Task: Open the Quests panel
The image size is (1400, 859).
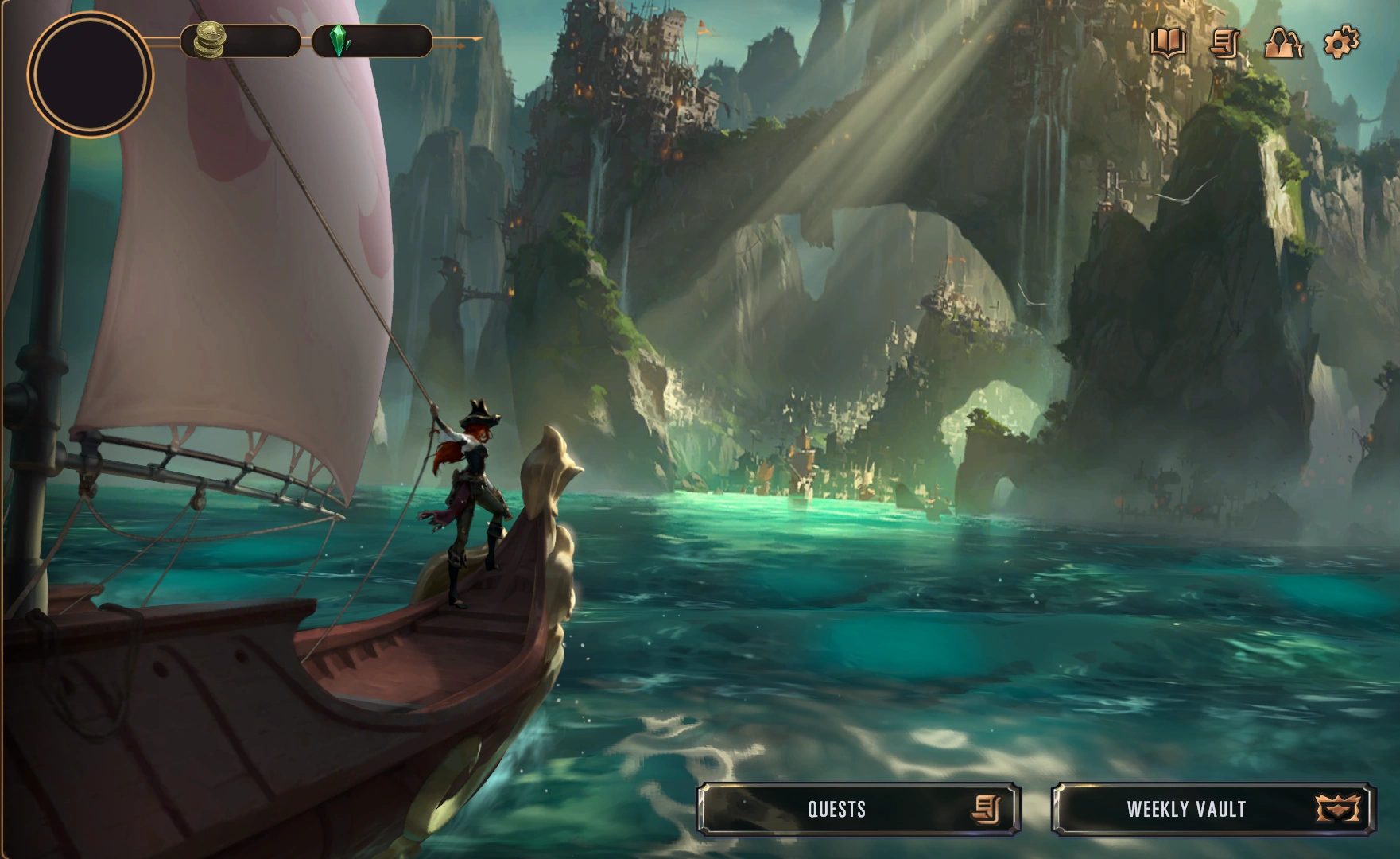Action: tap(859, 810)
